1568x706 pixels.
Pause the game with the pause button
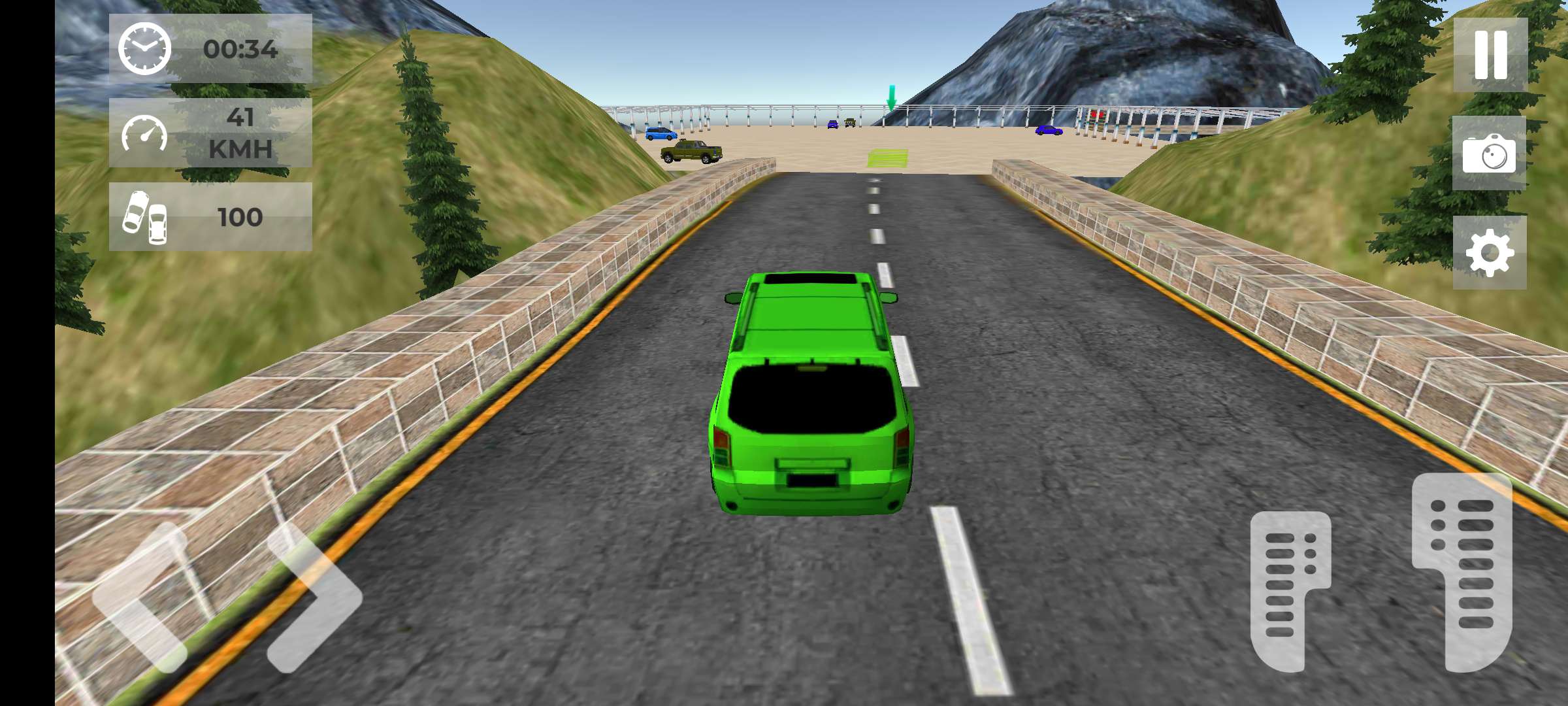(x=1490, y=55)
